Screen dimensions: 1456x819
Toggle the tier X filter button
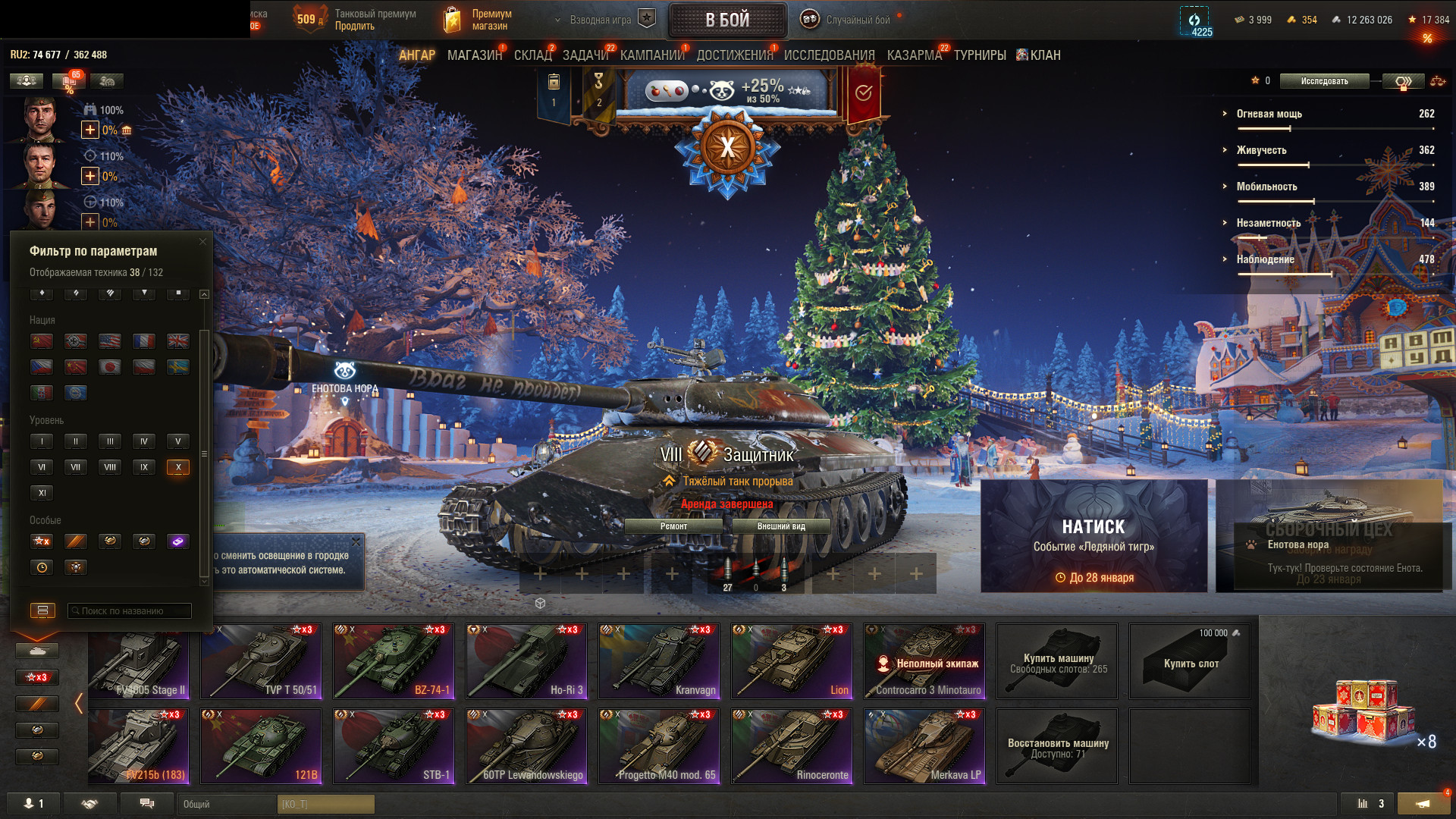coord(178,467)
